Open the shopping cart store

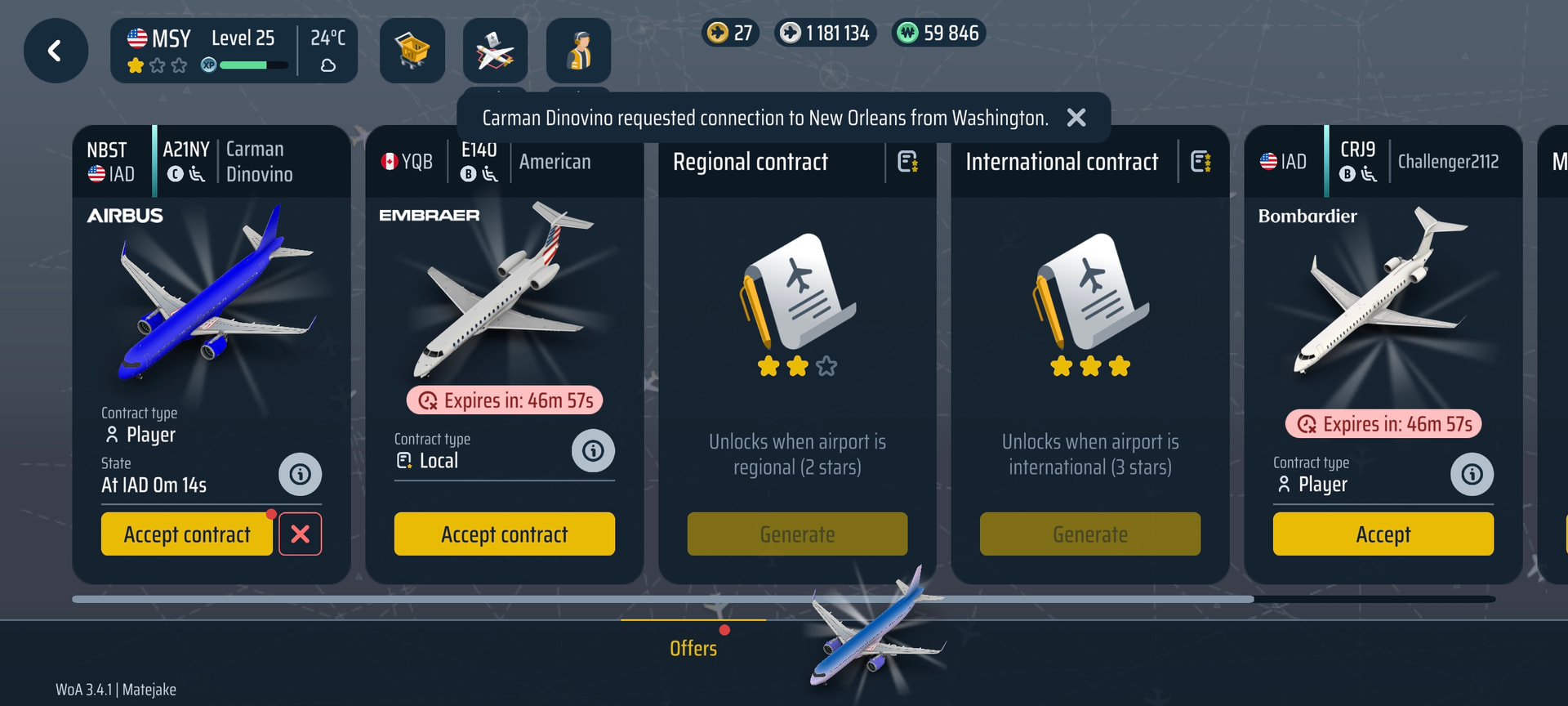tap(412, 51)
